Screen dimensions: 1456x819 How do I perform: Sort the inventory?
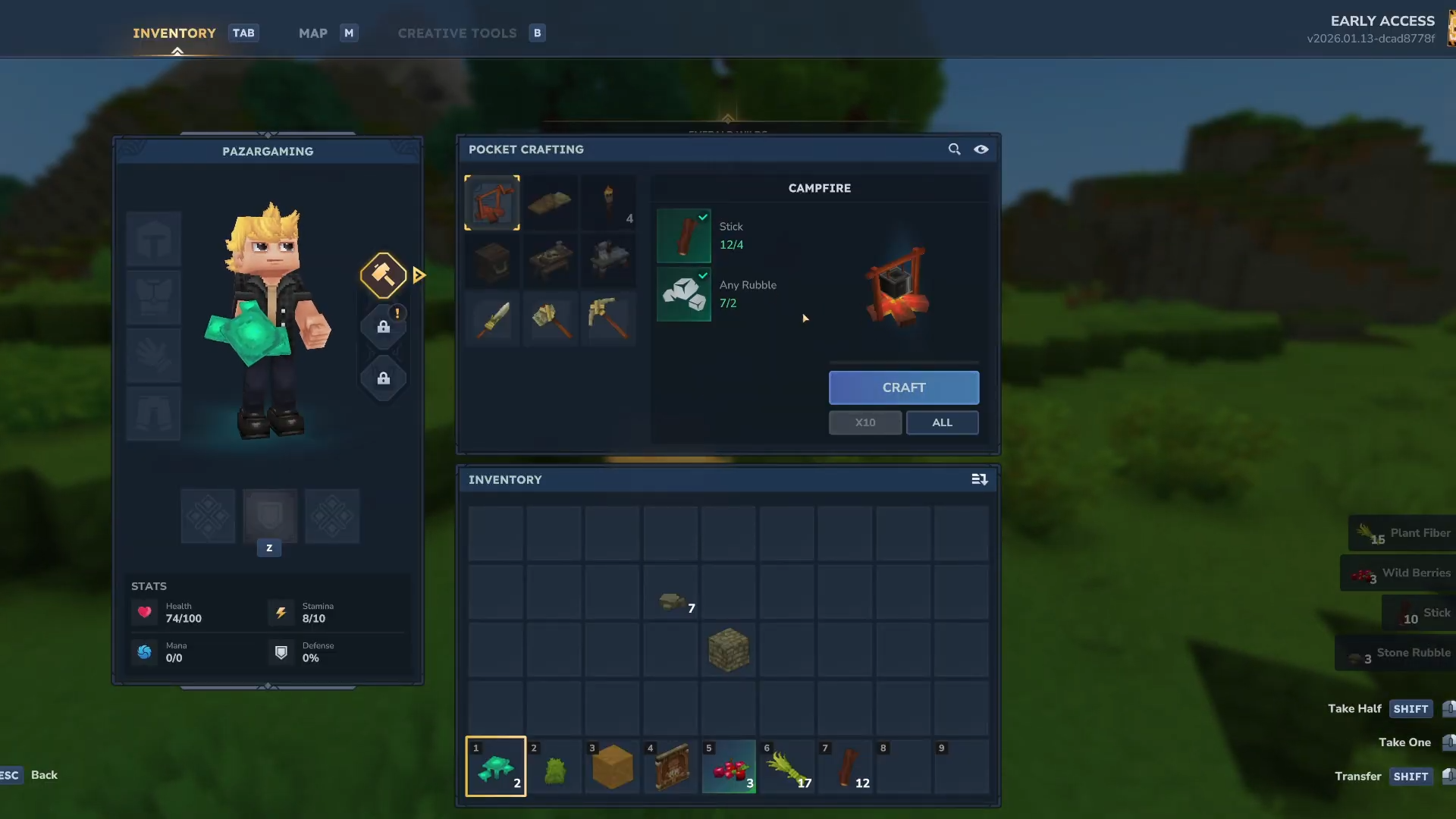click(979, 479)
